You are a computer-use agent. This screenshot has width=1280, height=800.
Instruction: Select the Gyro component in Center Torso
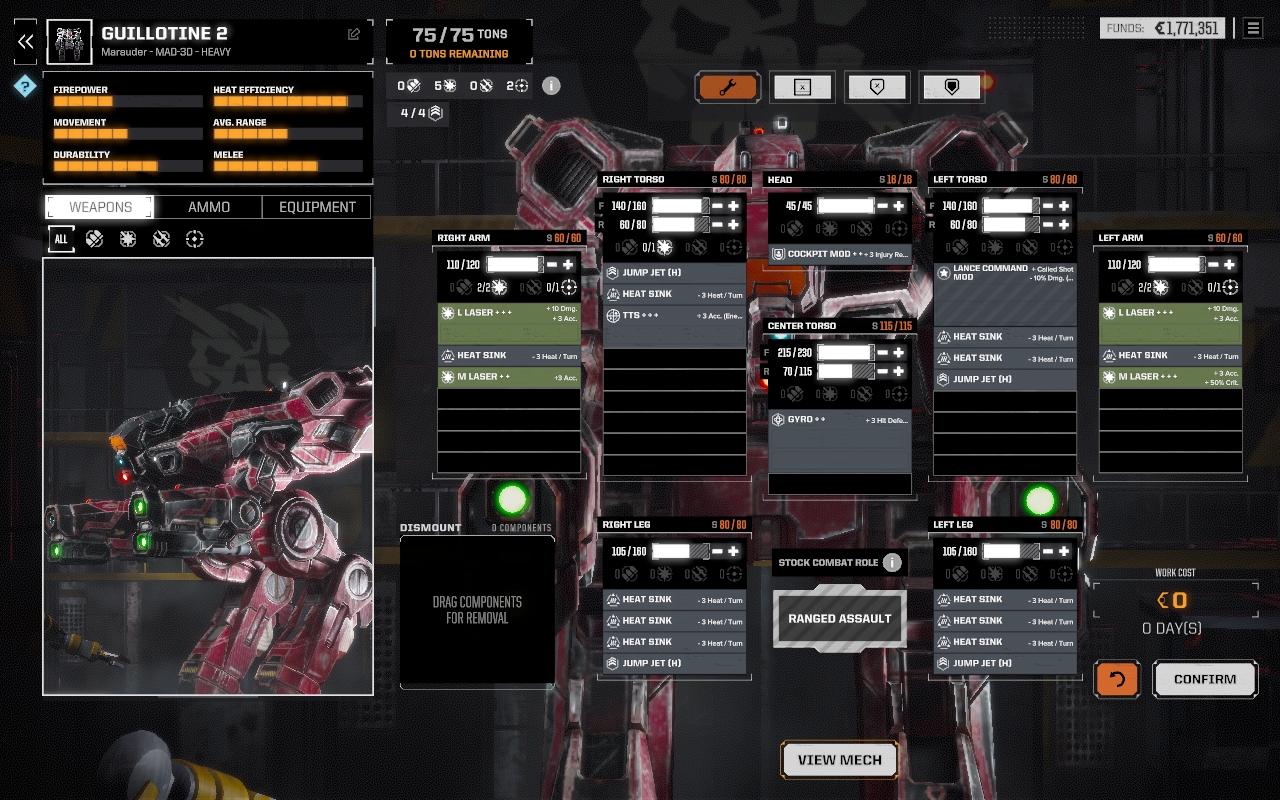pyautogui.click(x=839, y=420)
